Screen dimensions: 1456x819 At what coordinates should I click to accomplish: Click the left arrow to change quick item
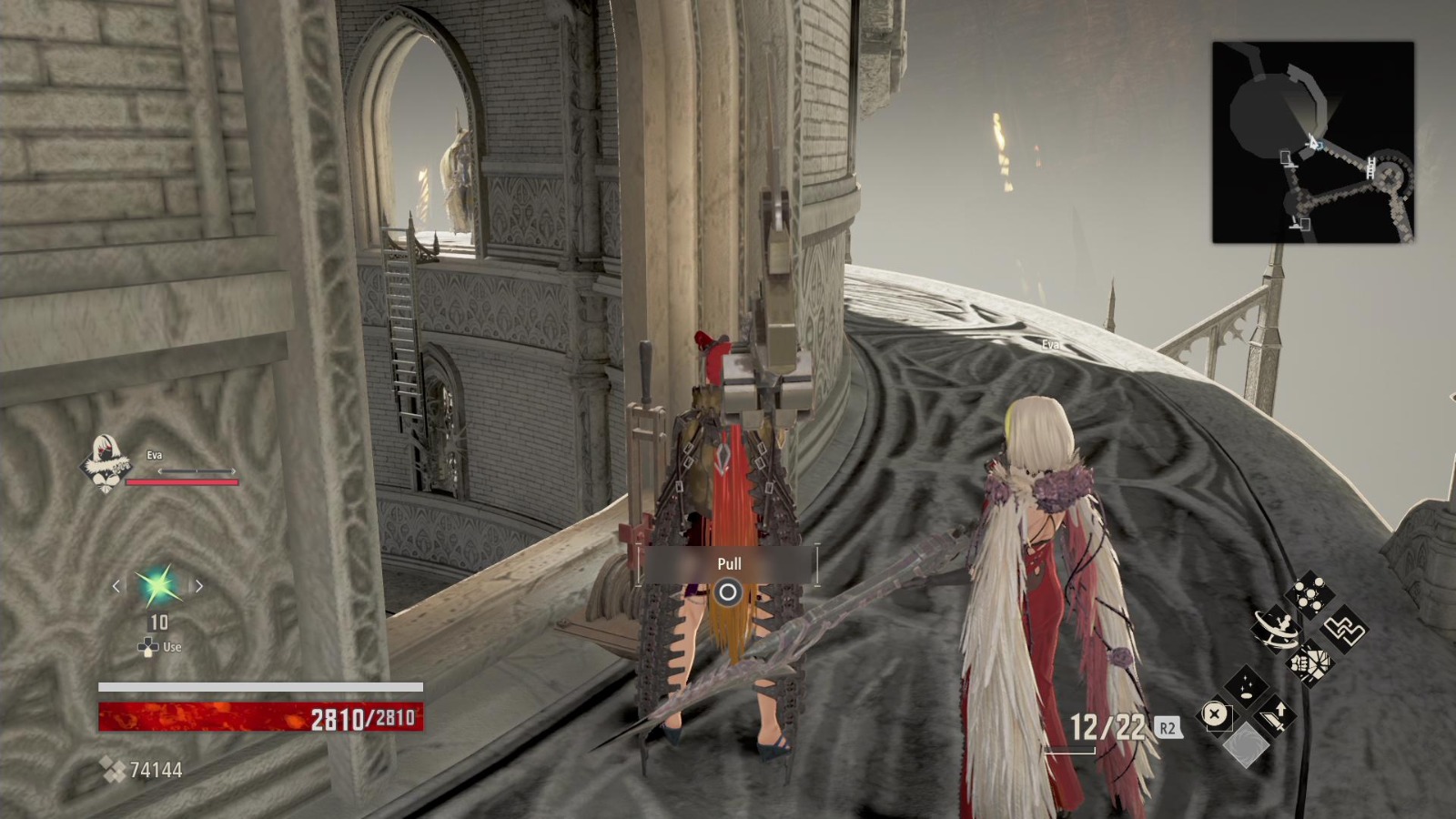[x=116, y=587]
